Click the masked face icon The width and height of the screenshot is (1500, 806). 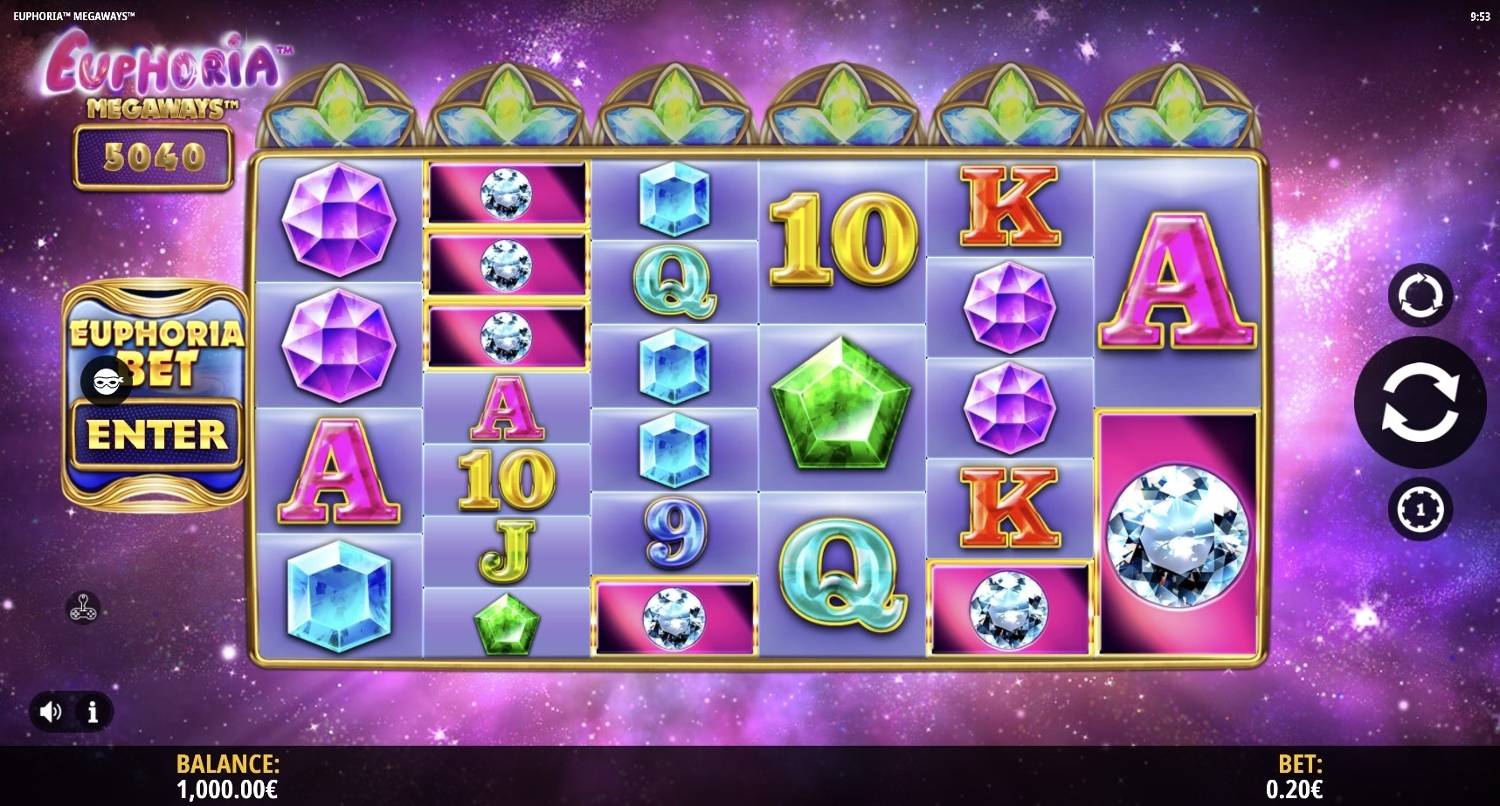tap(106, 381)
